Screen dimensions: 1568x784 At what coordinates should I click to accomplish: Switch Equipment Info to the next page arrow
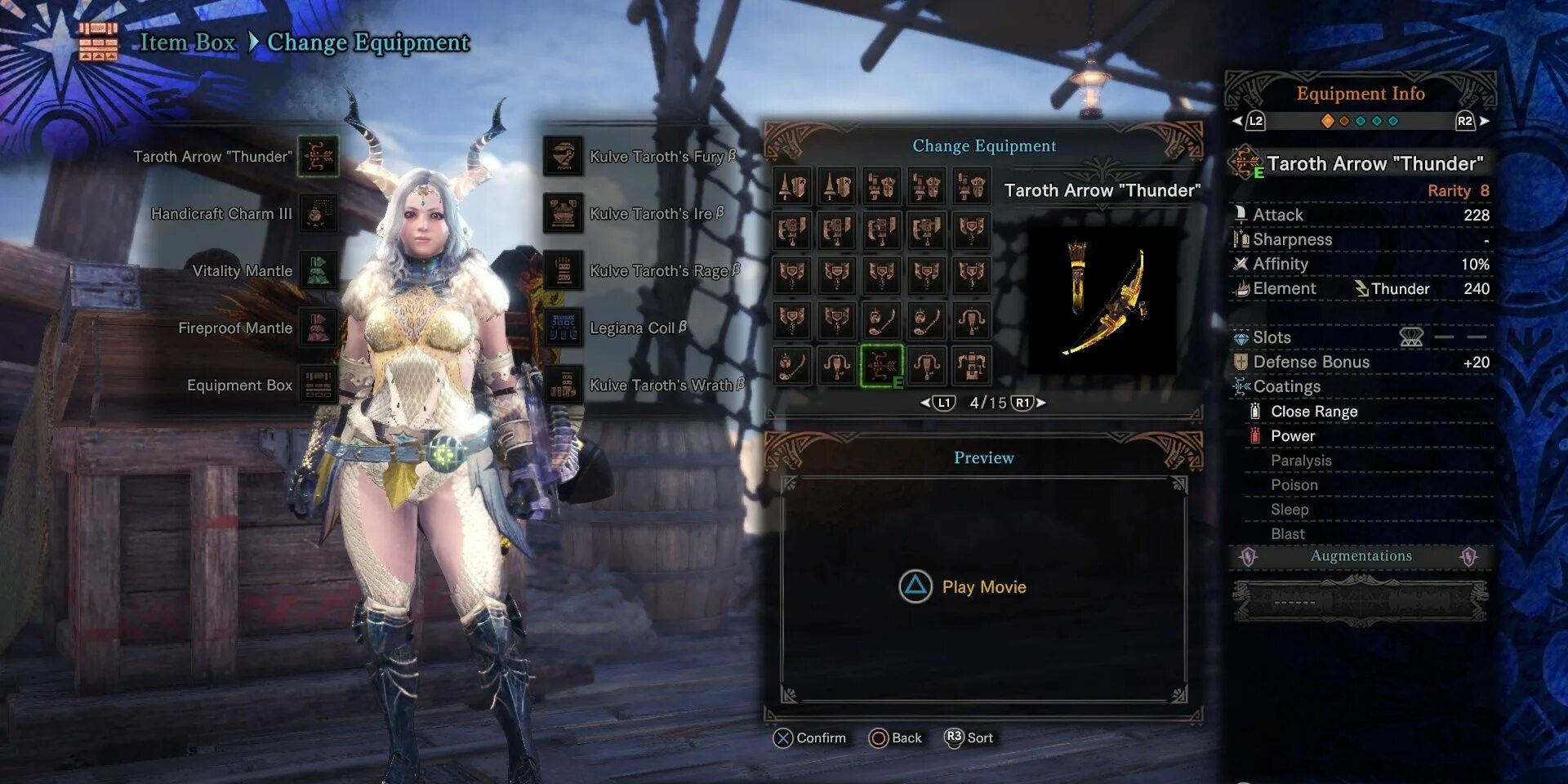(x=1484, y=121)
